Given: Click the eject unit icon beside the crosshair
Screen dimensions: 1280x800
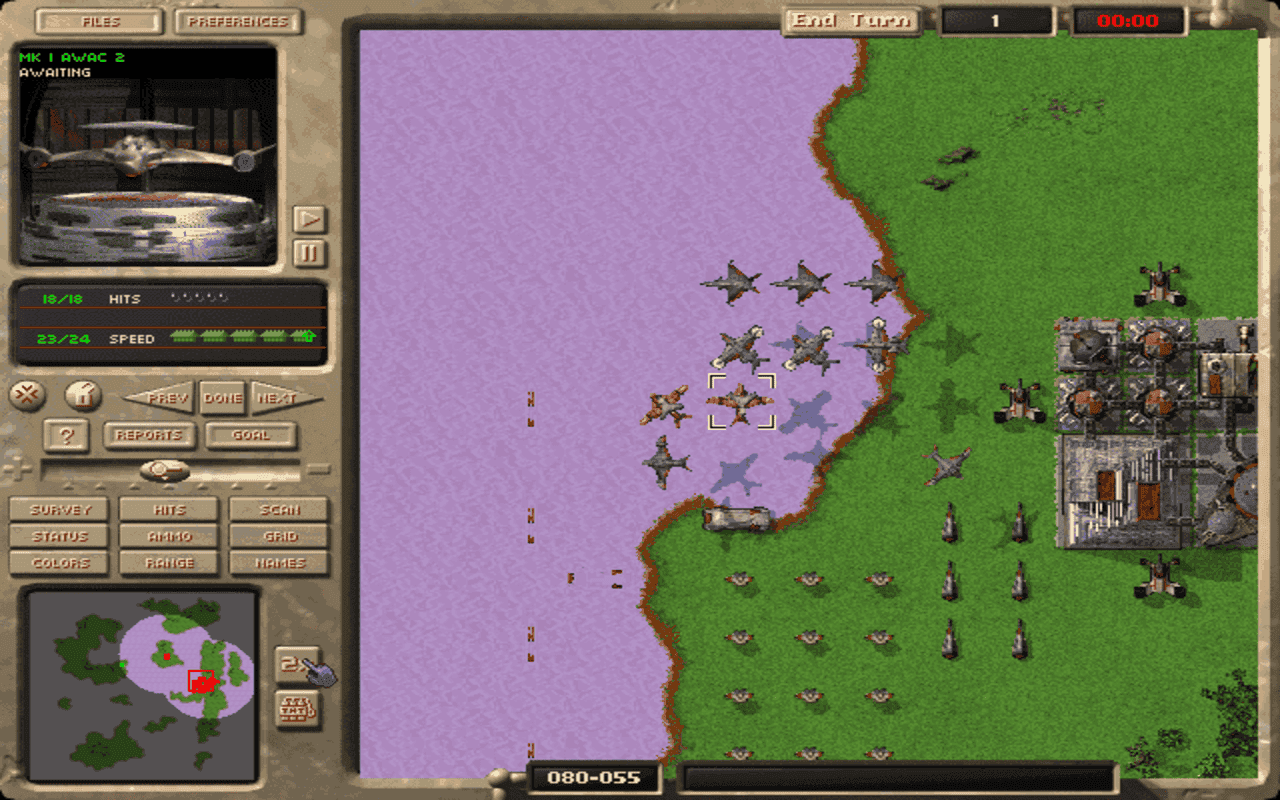Looking at the screenshot, I should tap(81, 395).
